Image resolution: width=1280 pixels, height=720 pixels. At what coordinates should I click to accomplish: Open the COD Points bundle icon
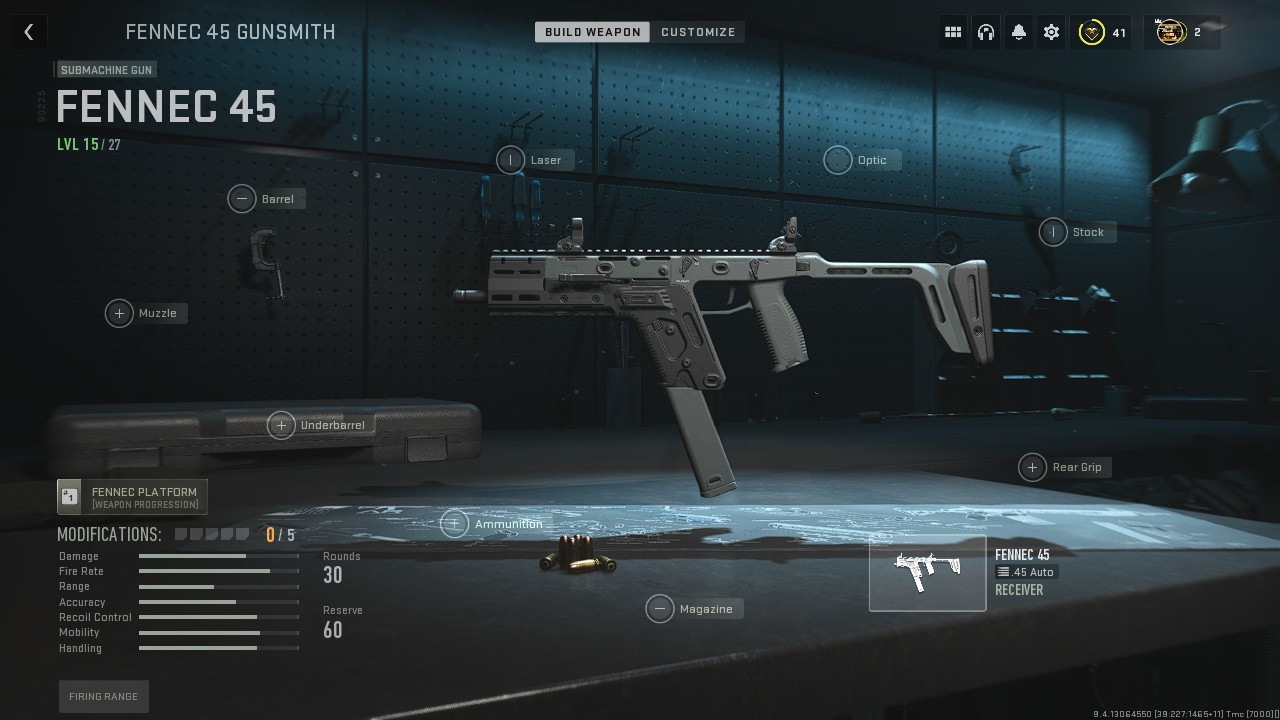tap(1170, 31)
